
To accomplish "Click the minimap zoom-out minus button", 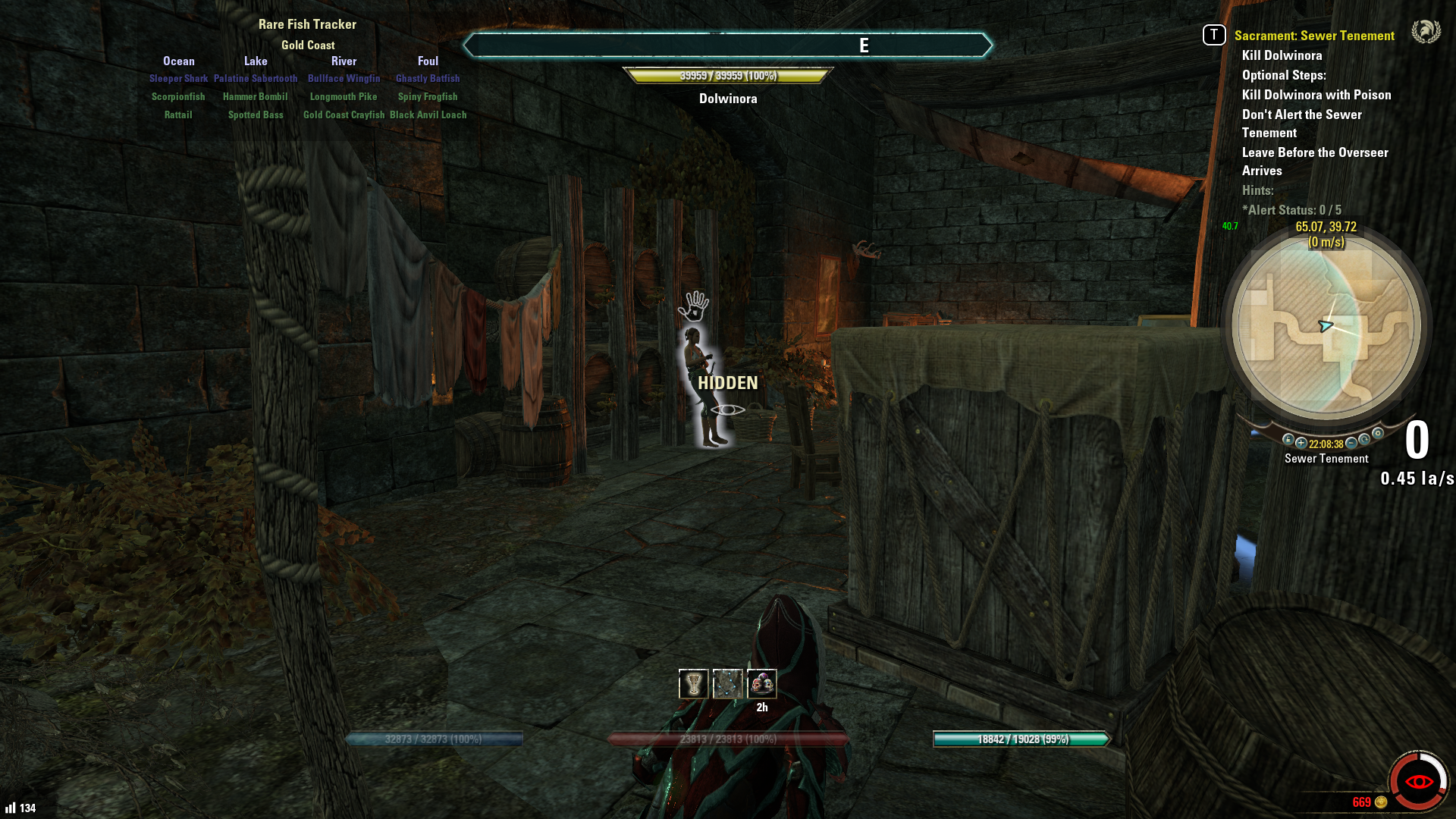I will (x=1351, y=443).
